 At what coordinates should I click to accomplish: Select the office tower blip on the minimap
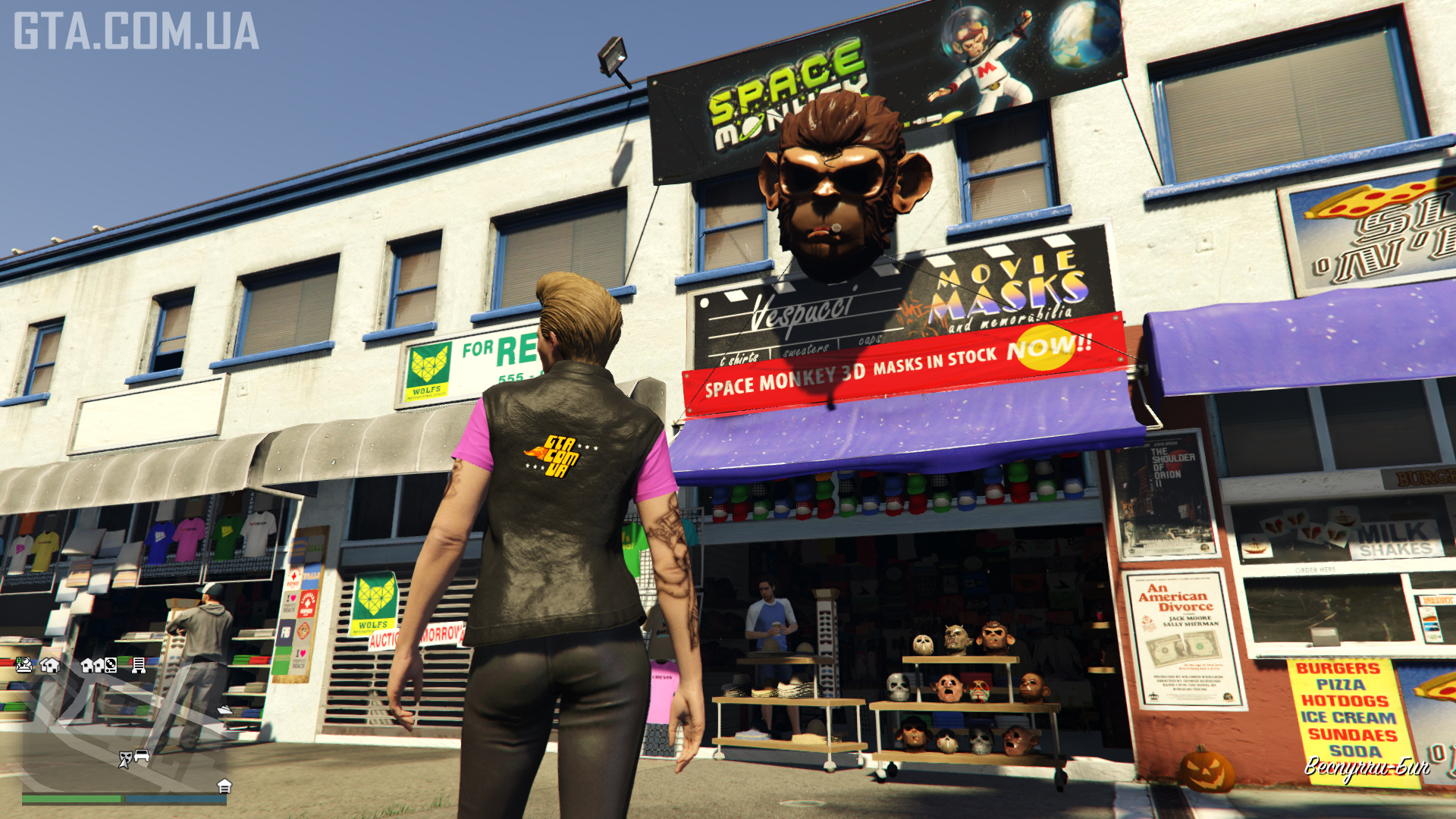coord(138,665)
